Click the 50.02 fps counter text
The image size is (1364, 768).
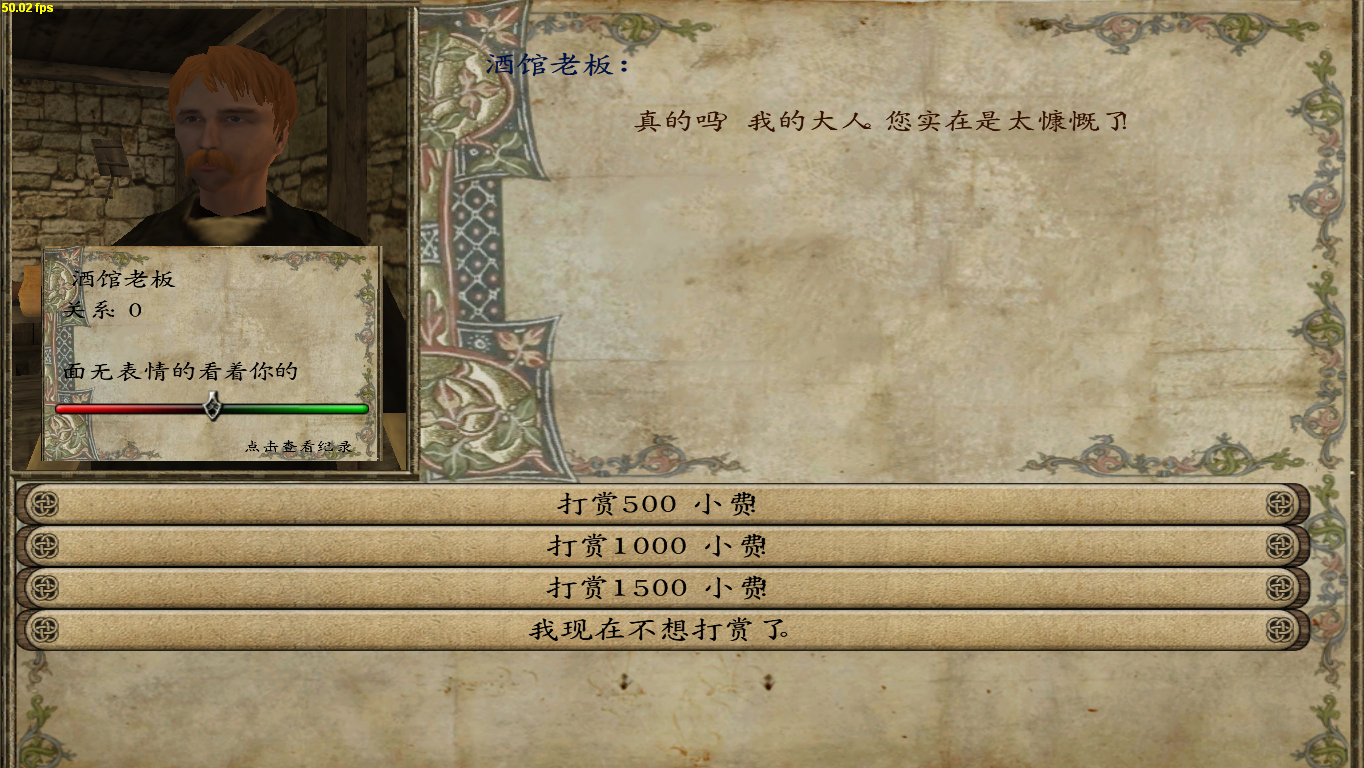25,7
